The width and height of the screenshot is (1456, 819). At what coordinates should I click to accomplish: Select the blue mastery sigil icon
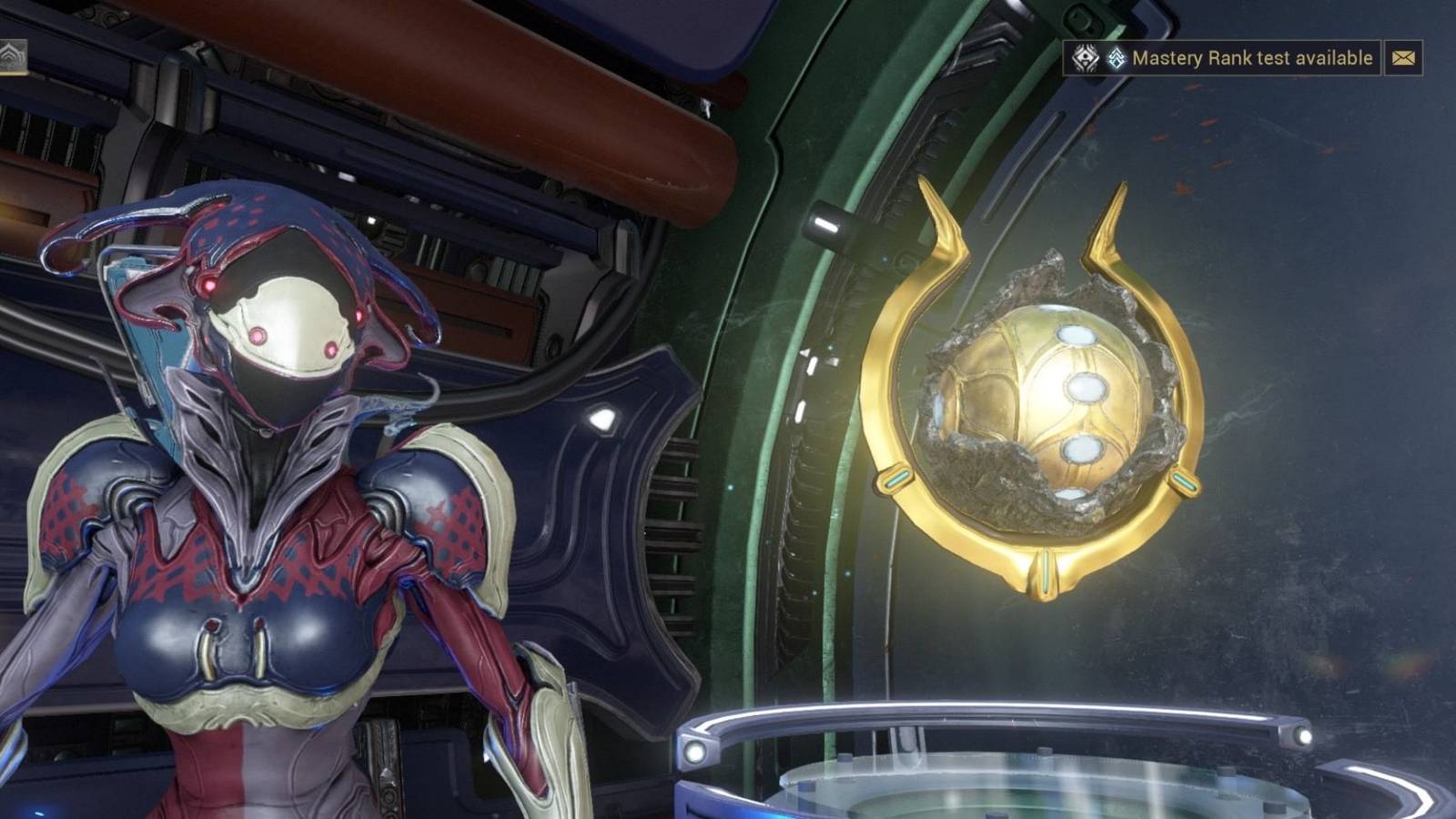tap(1116, 56)
